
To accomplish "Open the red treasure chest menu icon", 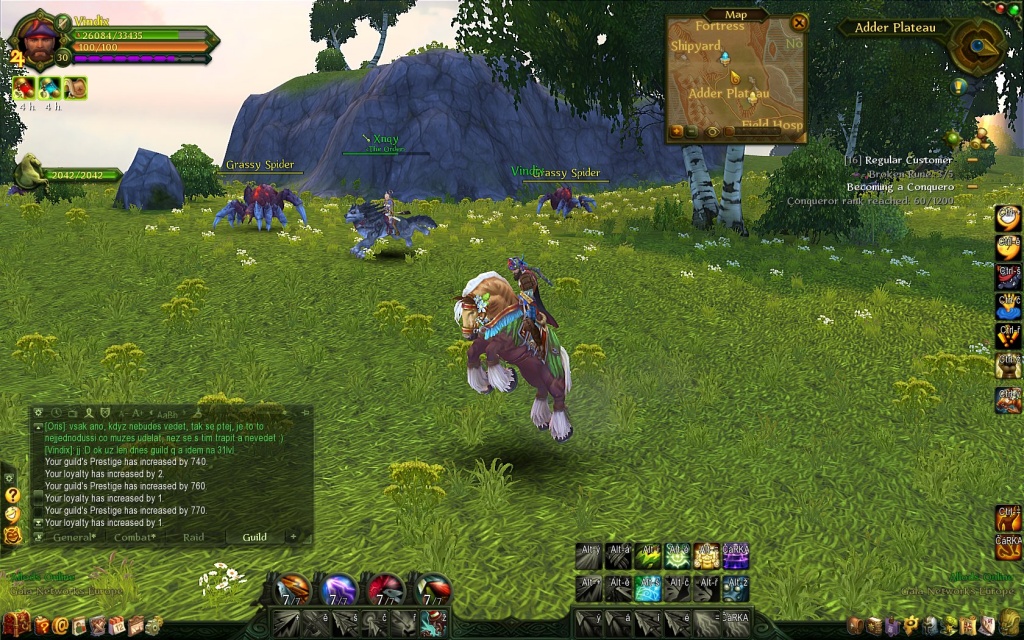I will click(17, 625).
